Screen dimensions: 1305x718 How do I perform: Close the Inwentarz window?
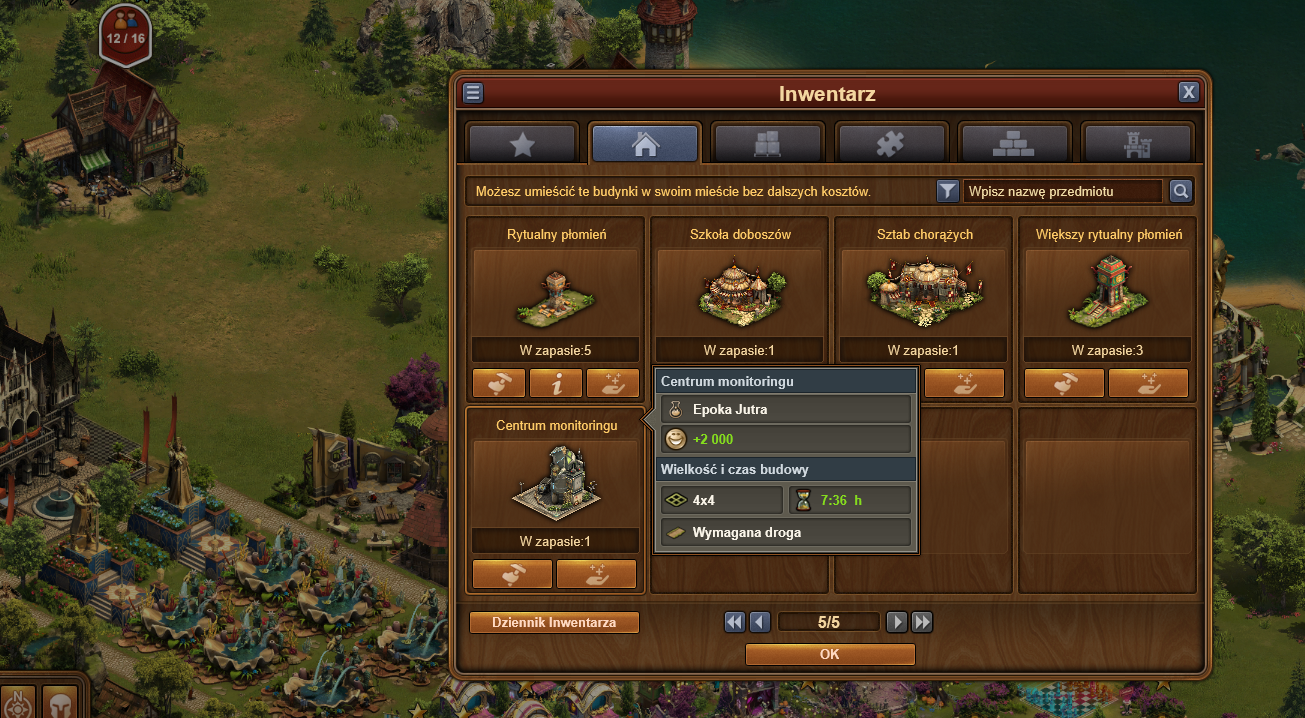[x=1188, y=93]
